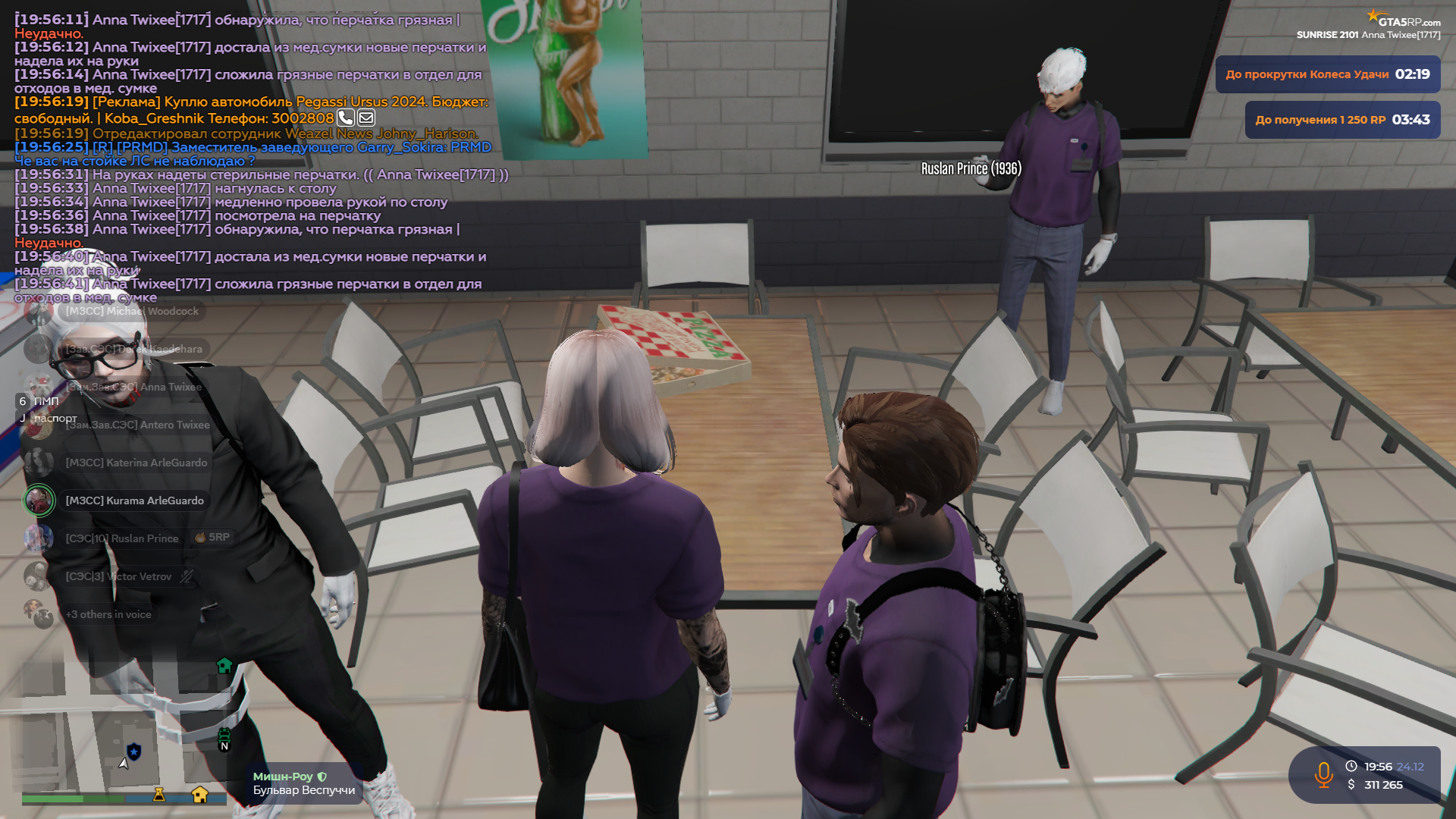Click Ruslan Prince's voice overlay entry
1456x819 pixels.
[122, 538]
